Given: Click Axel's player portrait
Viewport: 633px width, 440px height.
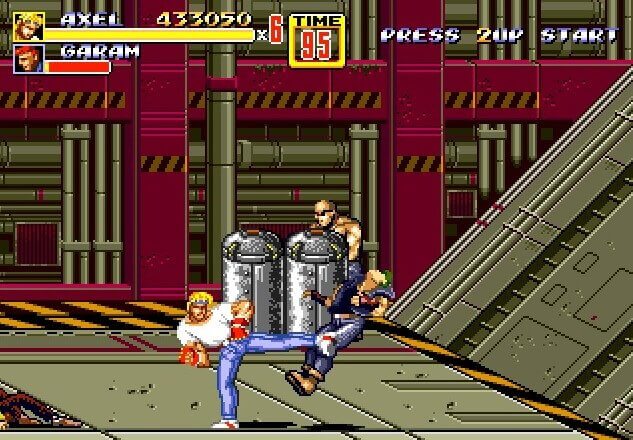Looking at the screenshot, I should [x=27, y=26].
